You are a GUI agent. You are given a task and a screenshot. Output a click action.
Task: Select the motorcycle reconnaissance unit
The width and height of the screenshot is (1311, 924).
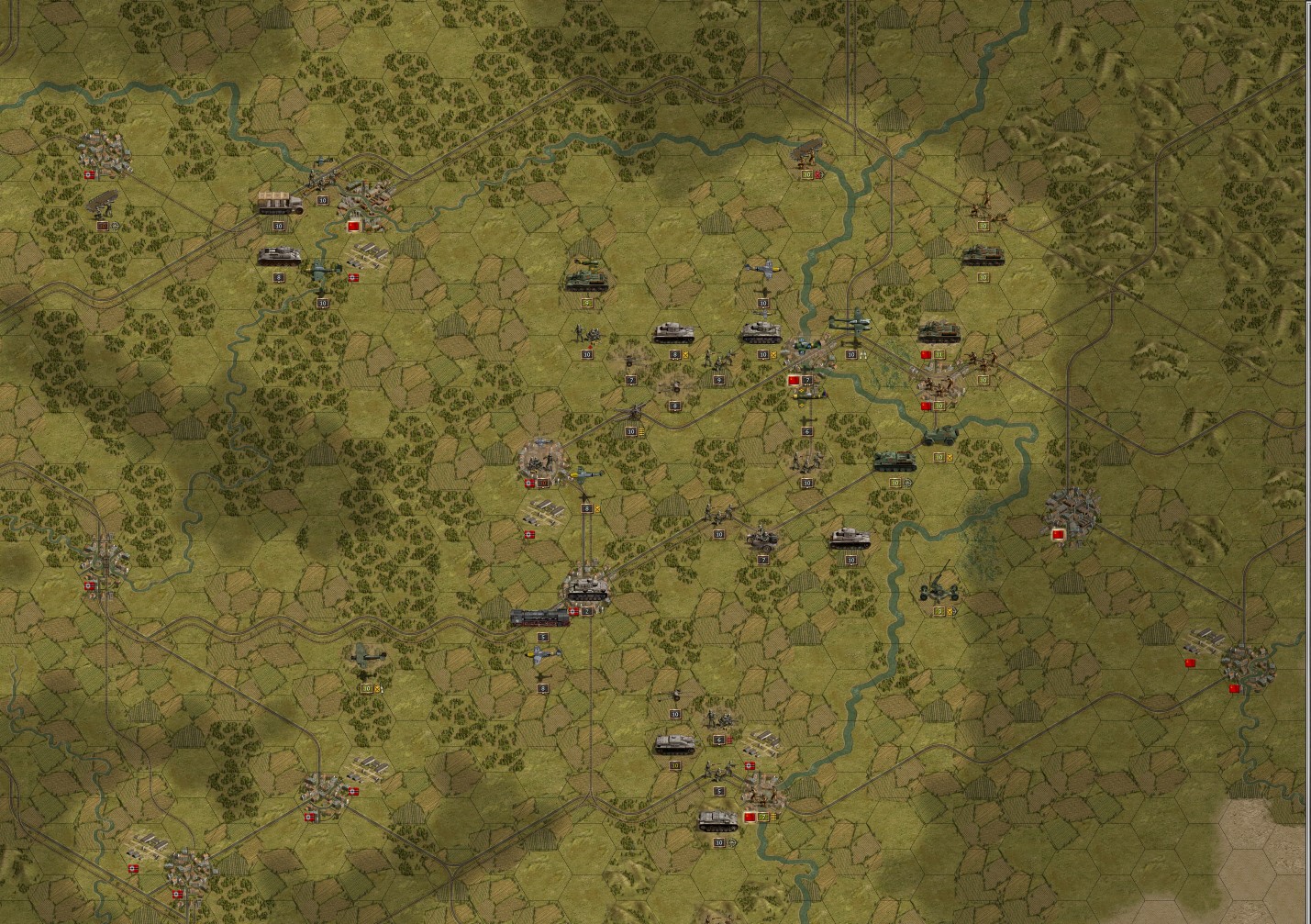(x=761, y=538)
